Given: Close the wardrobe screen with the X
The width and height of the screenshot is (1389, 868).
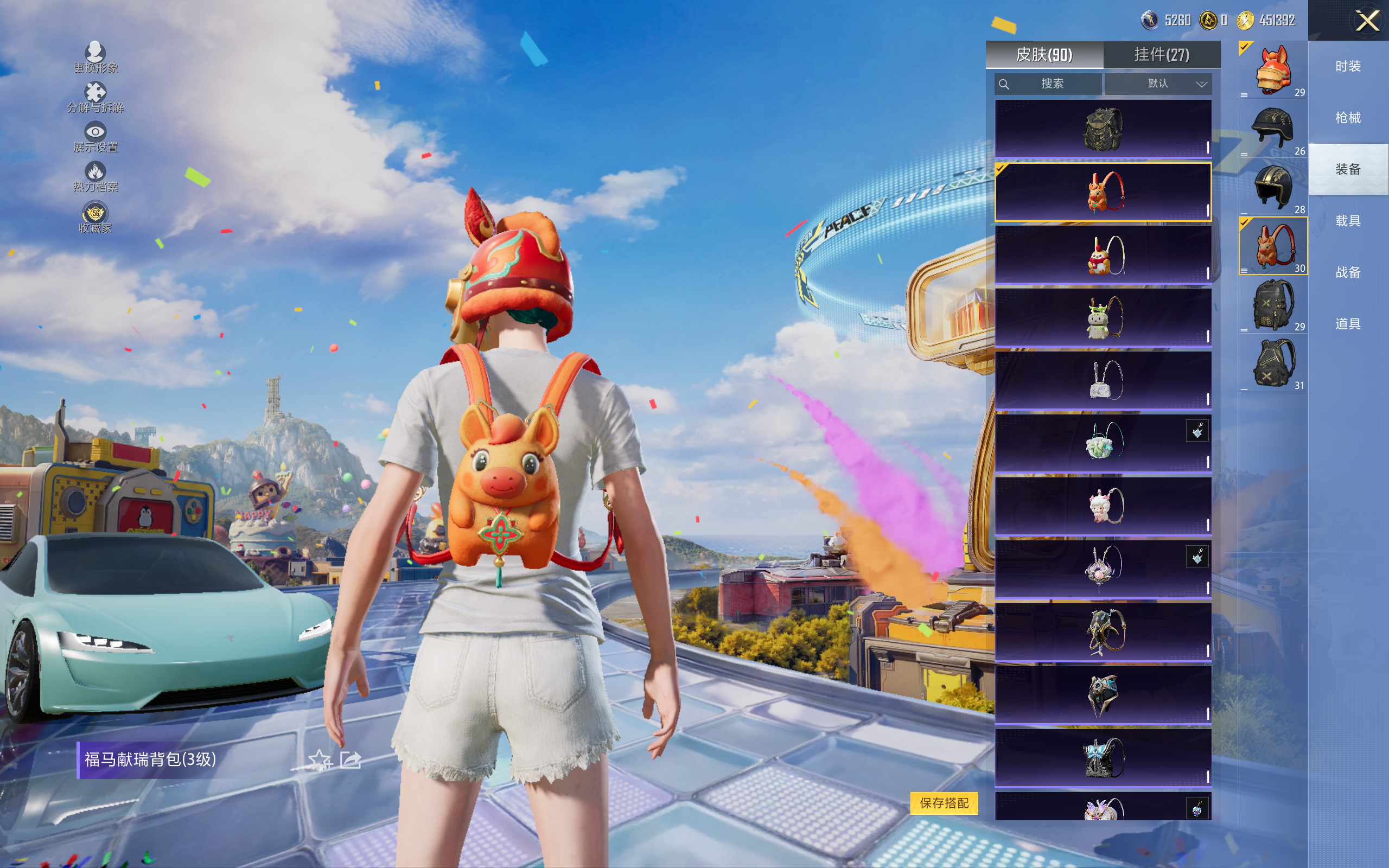Looking at the screenshot, I should tap(1367, 21).
